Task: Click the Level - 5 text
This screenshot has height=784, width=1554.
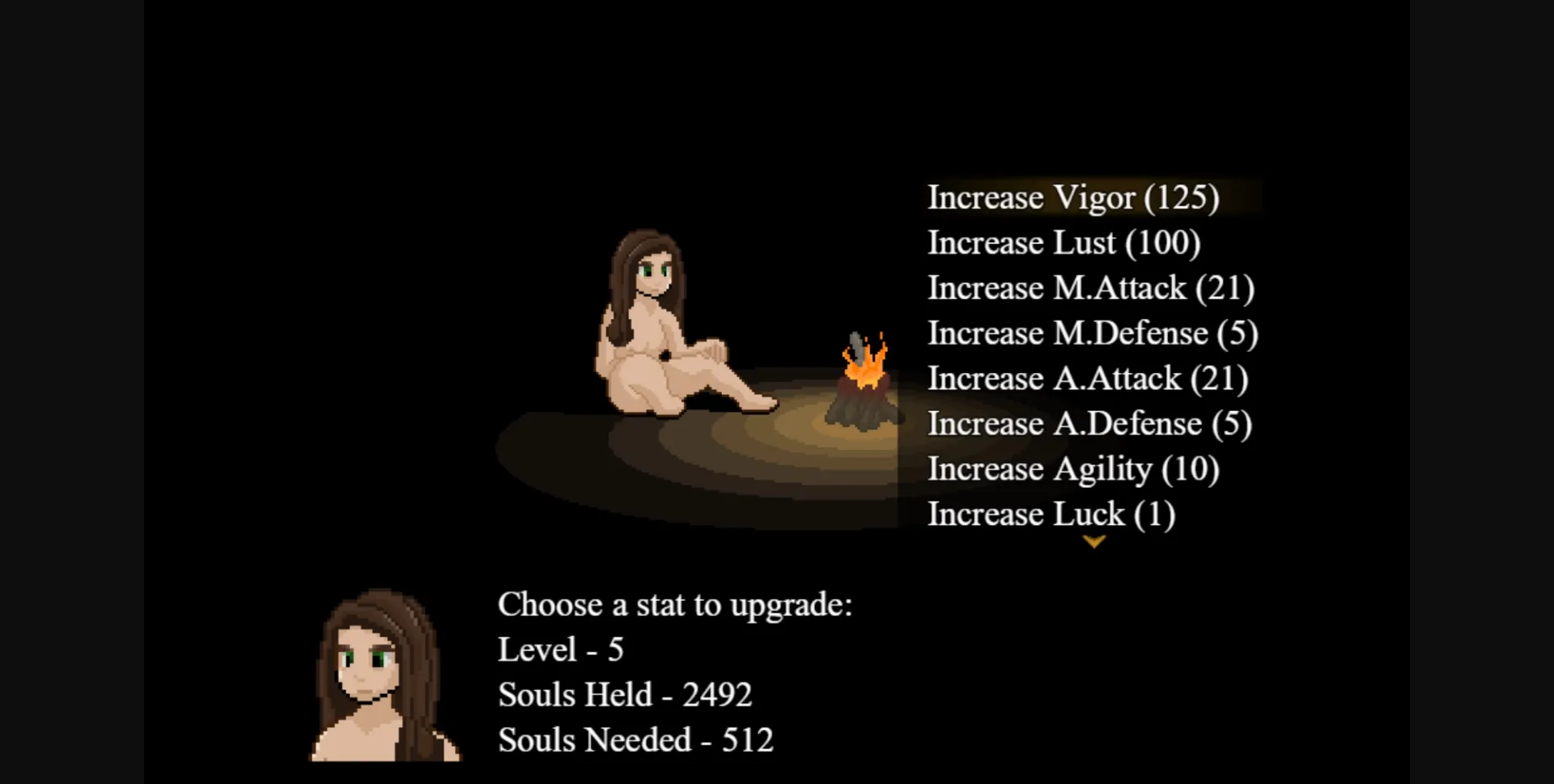Action: pyautogui.click(x=562, y=648)
